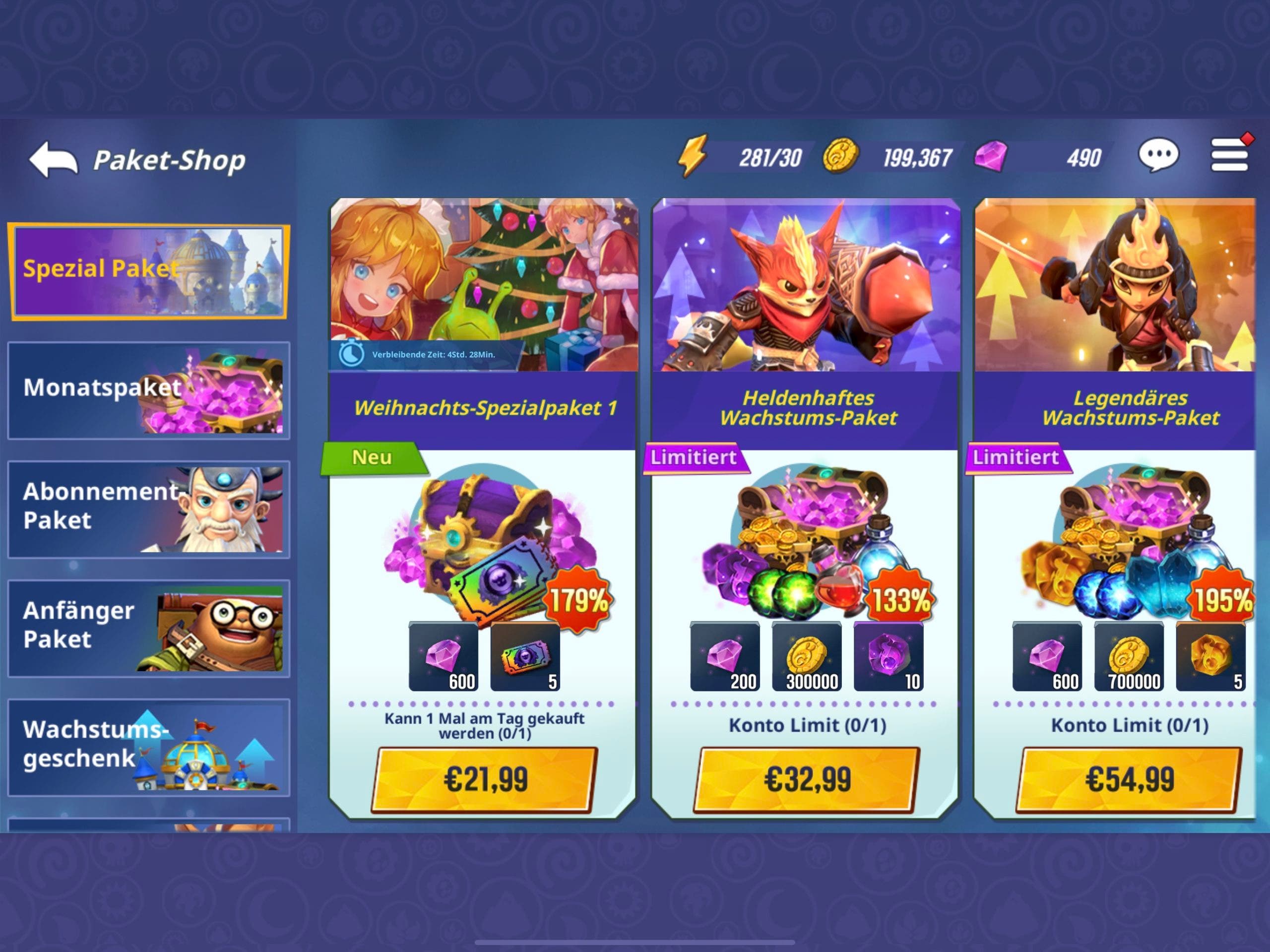Tap the gold coin currency icon
The width and height of the screenshot is (1270, 952).
pos(840,156)
